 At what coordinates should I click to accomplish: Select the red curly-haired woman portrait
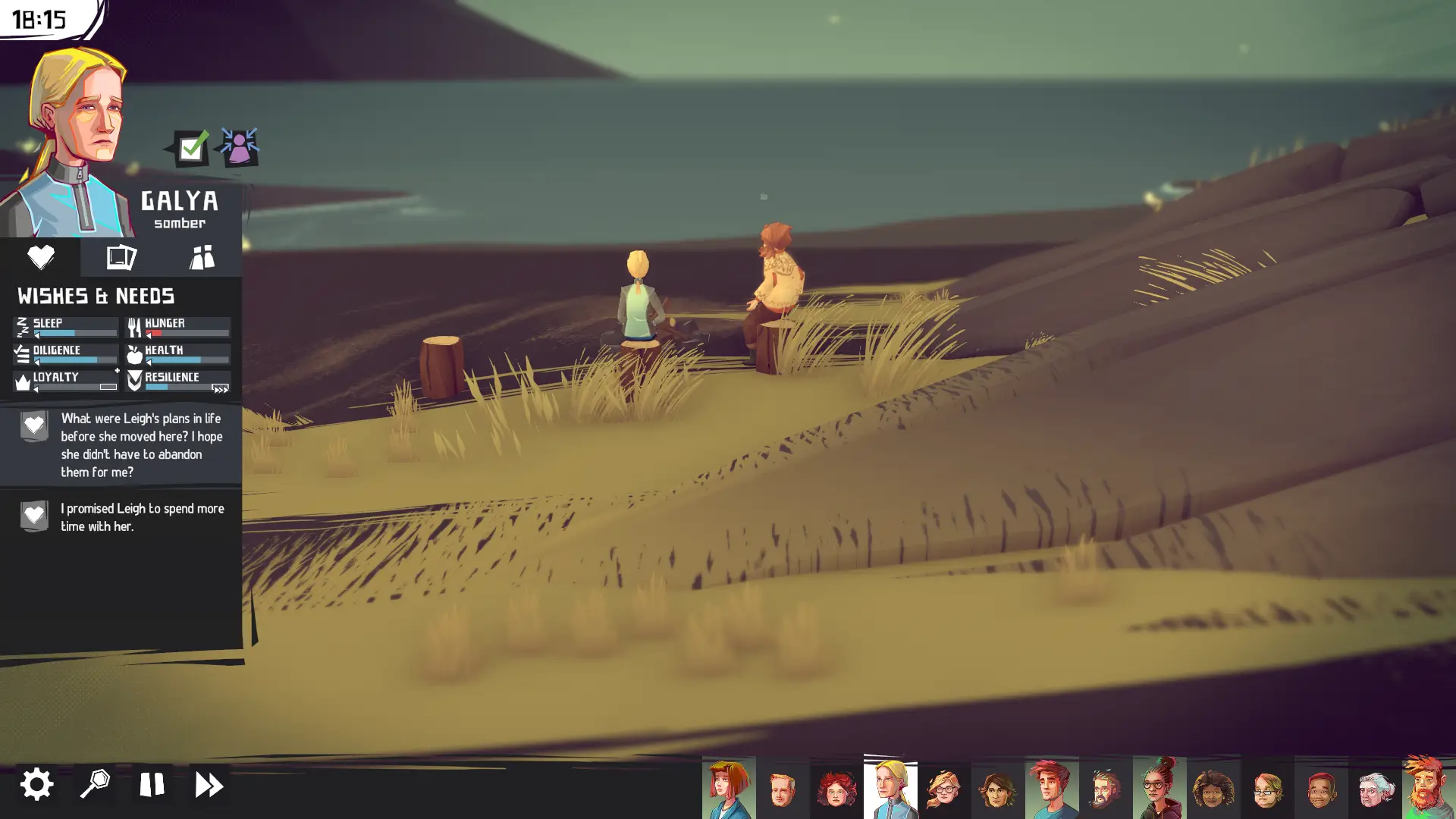pos(836,790)
